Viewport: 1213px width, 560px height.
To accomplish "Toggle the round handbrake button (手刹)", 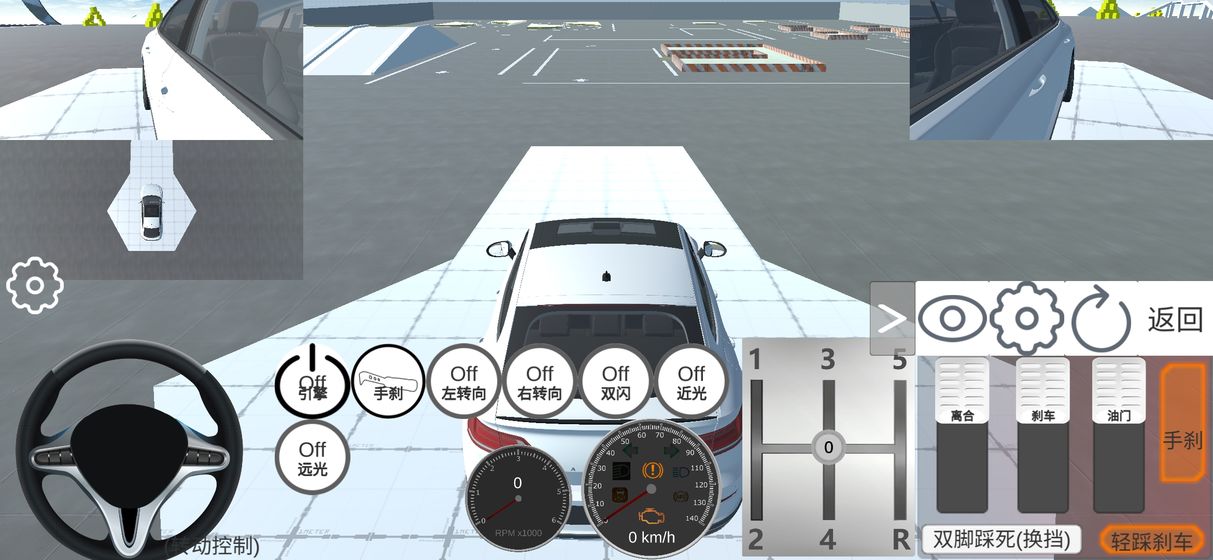I will pos(388,381).
